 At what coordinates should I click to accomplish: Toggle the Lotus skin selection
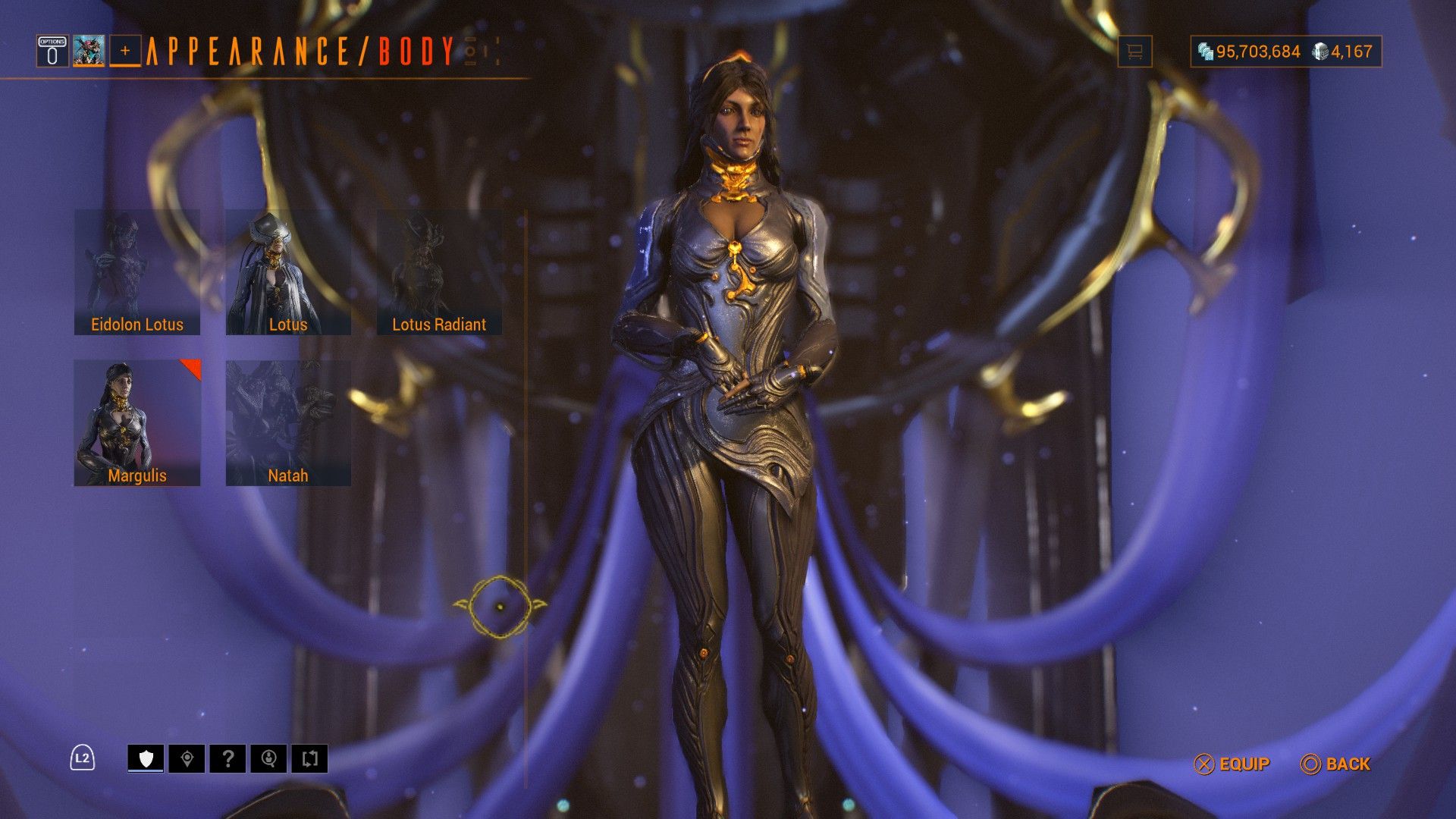tap(288, 273)
